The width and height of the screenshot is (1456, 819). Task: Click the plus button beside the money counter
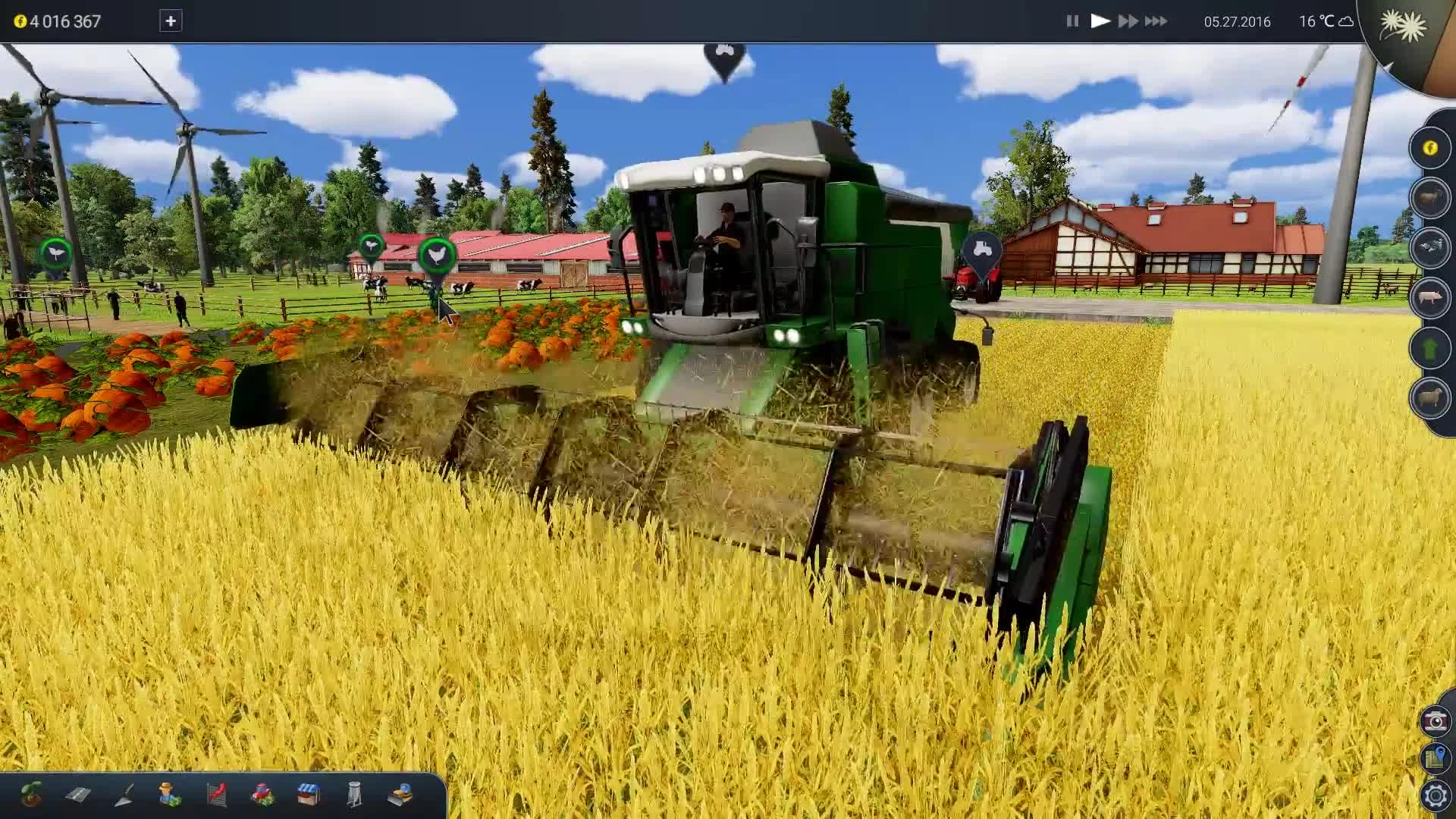[171, 21]
